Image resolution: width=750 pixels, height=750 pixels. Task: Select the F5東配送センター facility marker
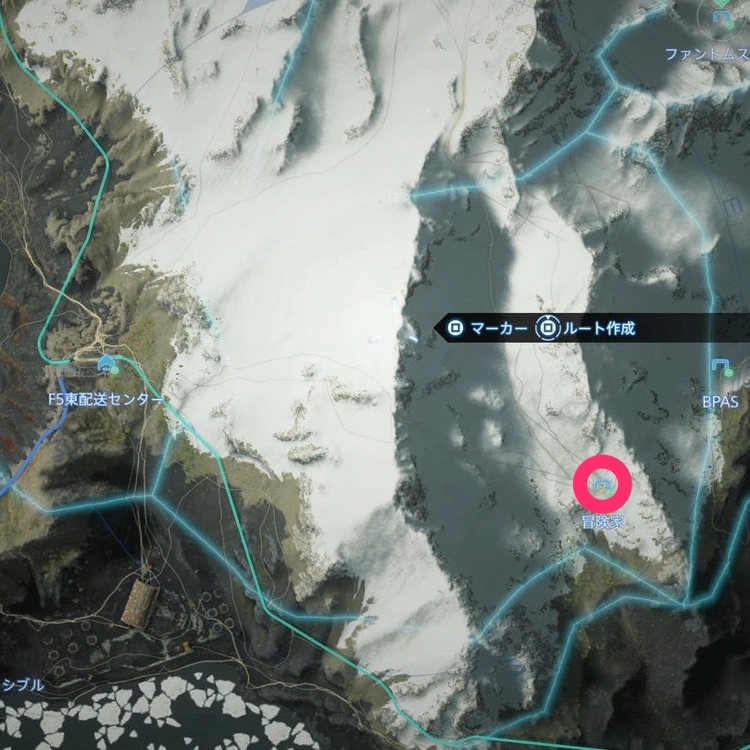coord(107,362)
